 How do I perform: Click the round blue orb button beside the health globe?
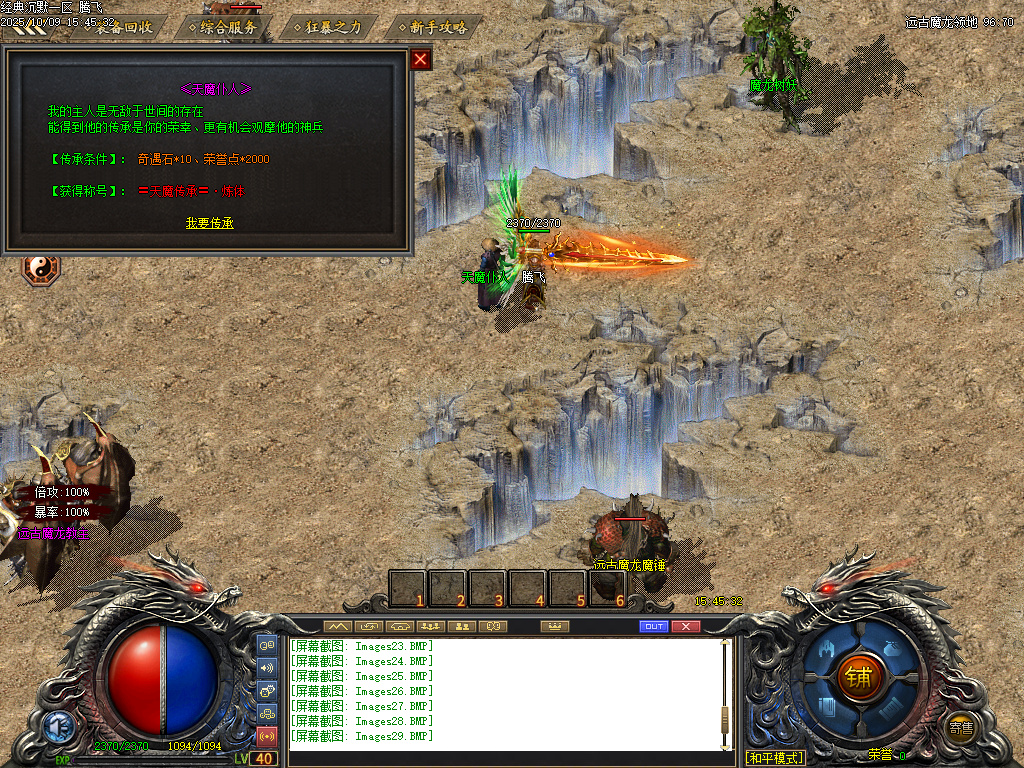[x=57, y=727]
